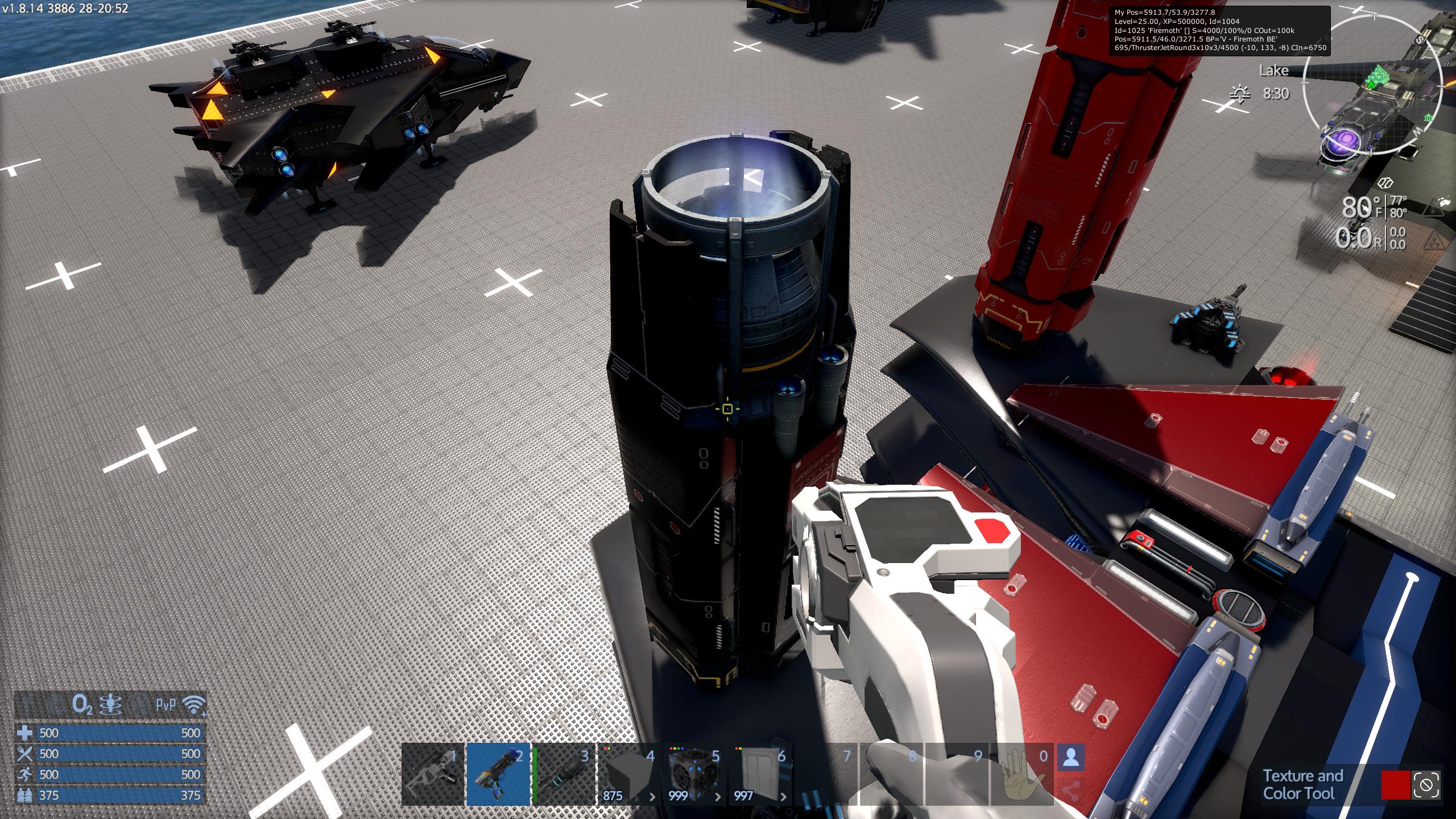Pick the red color swatch
Screen dimensions: 1456x819
(x=1395, y=785)
